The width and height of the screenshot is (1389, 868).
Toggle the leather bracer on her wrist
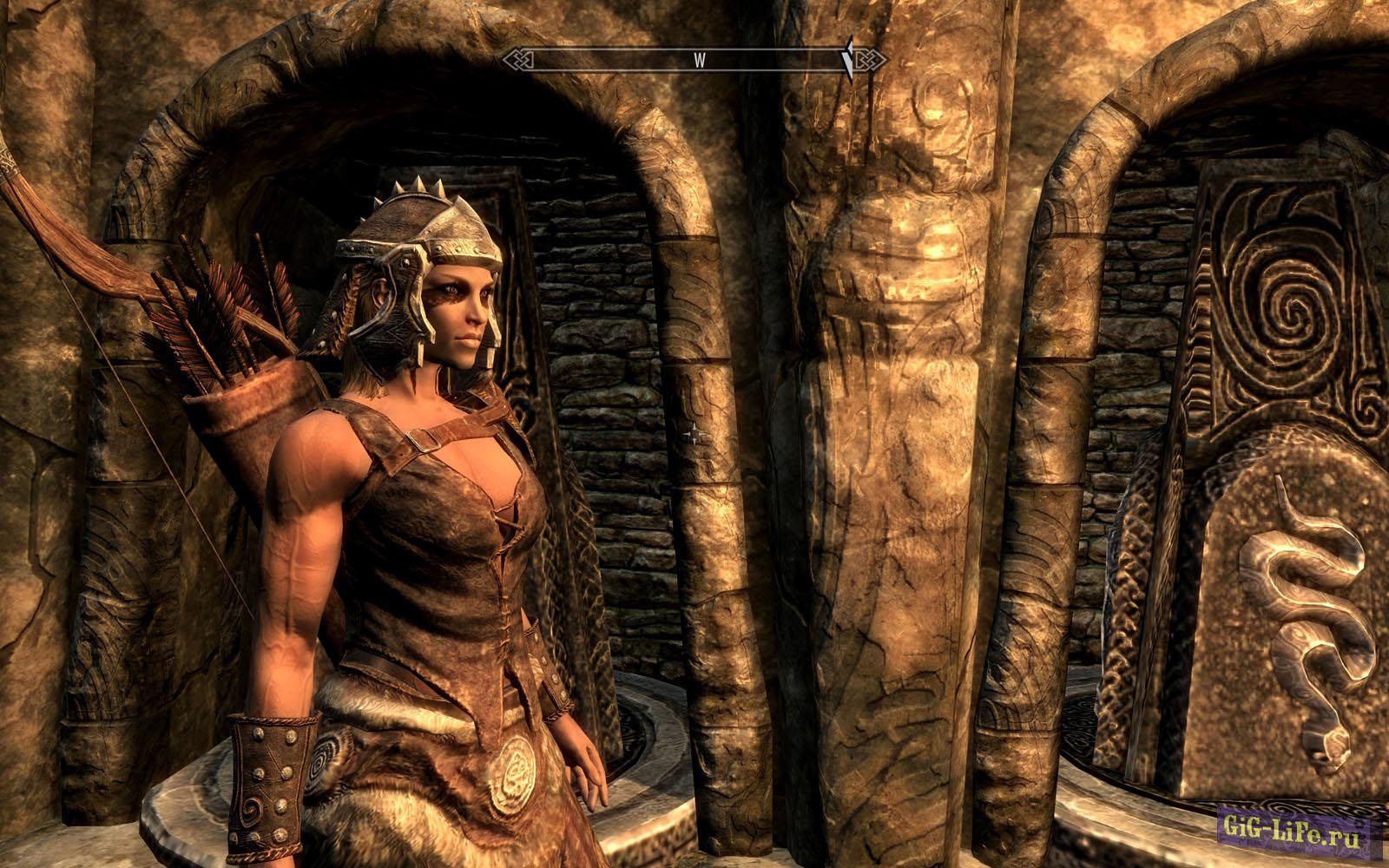click(x=269, y=781)
